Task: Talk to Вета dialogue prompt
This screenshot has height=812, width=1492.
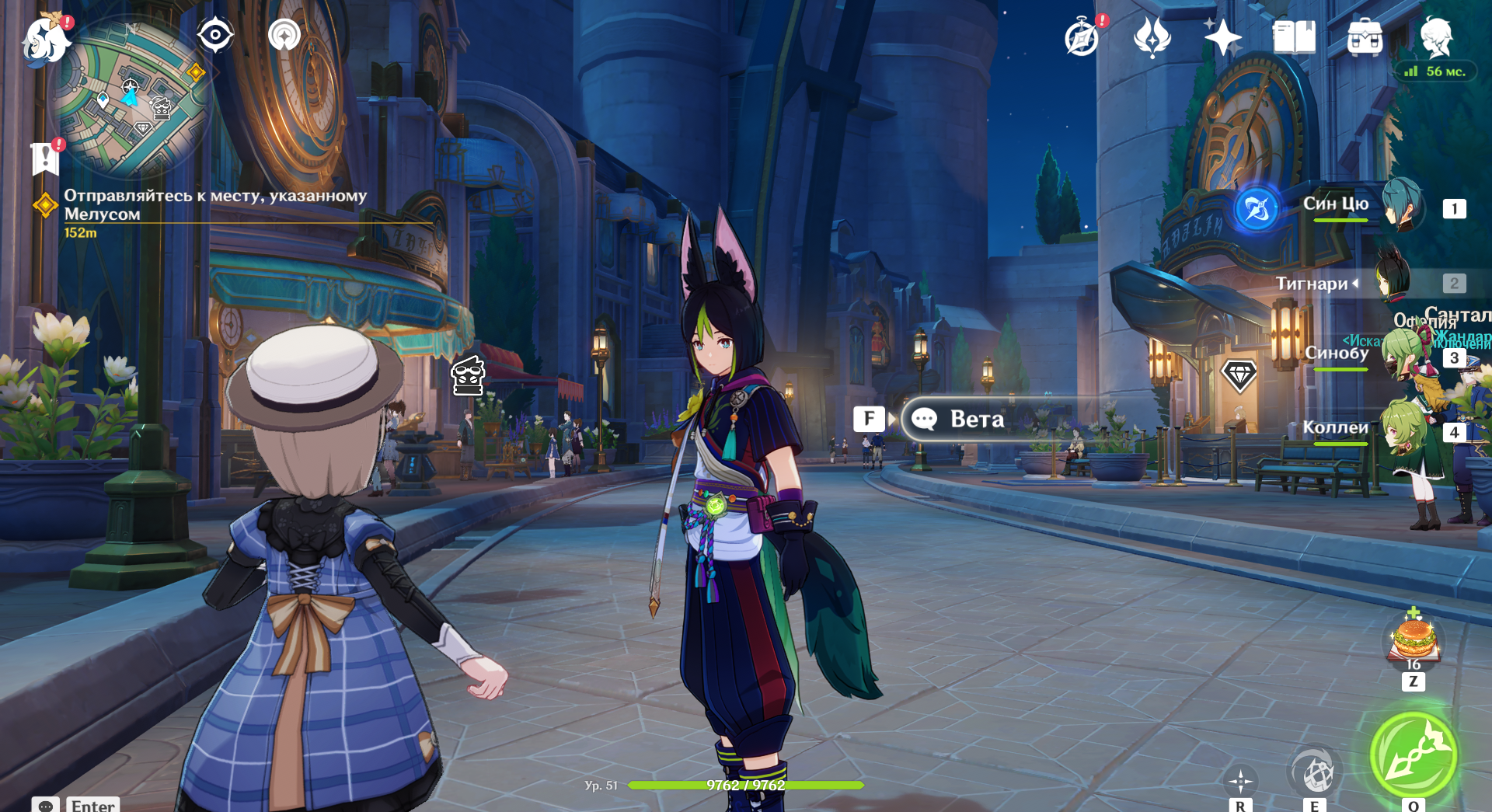Action: coord(976,420)
